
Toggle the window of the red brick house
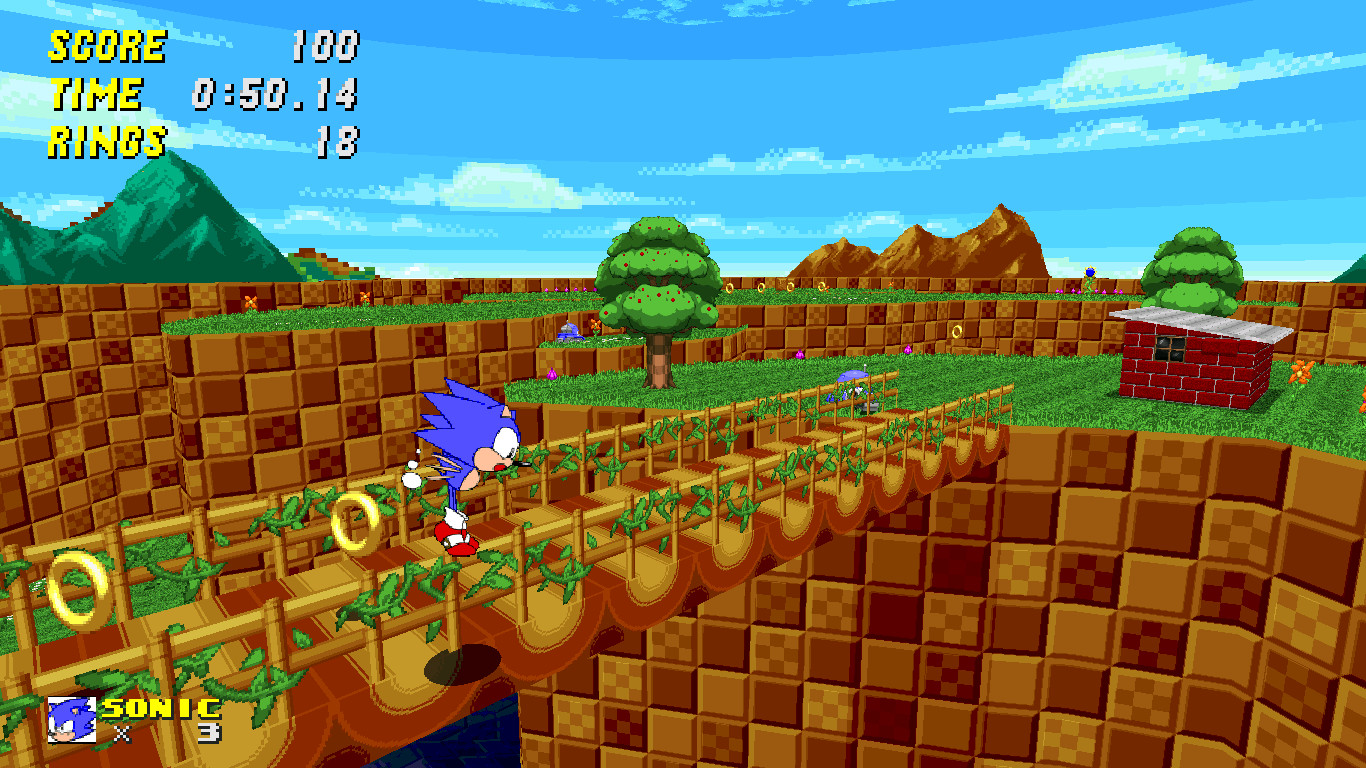[x=1169, y=349]
